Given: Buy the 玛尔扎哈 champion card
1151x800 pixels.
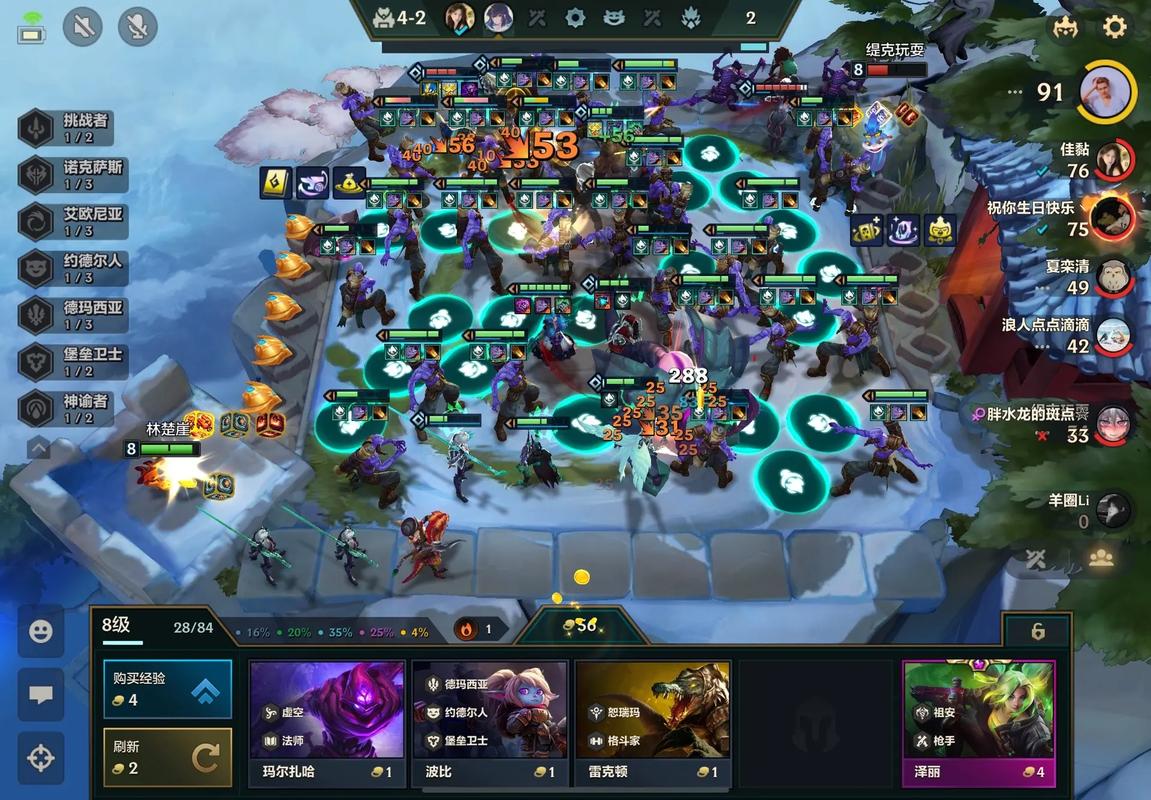Looking at the screenshot, I should [x=327, y=723].
